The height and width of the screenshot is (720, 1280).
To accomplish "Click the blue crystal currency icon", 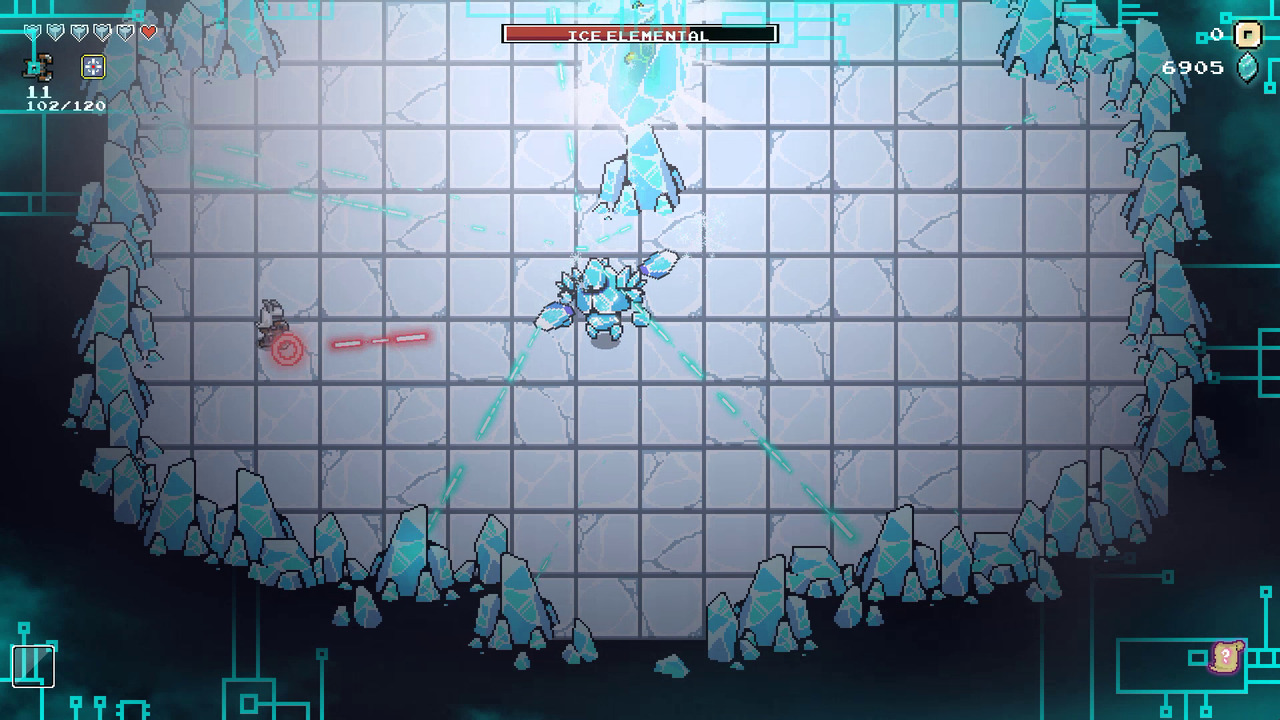I will (1246, 67).
